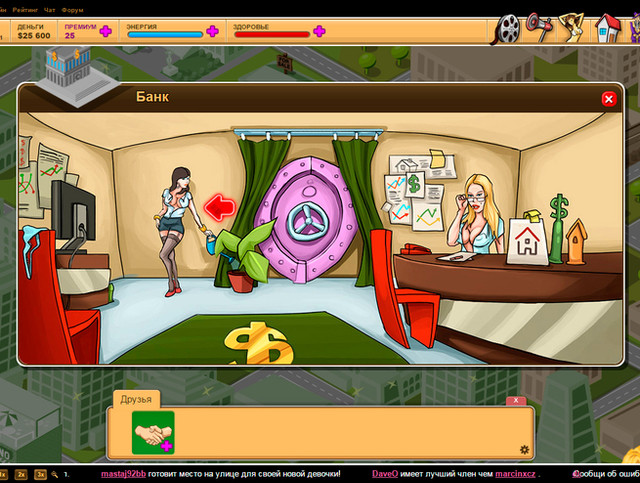The width and height of the screenshot is (640, 483).
Task: Open the Форум link
Action: point(72,9)
